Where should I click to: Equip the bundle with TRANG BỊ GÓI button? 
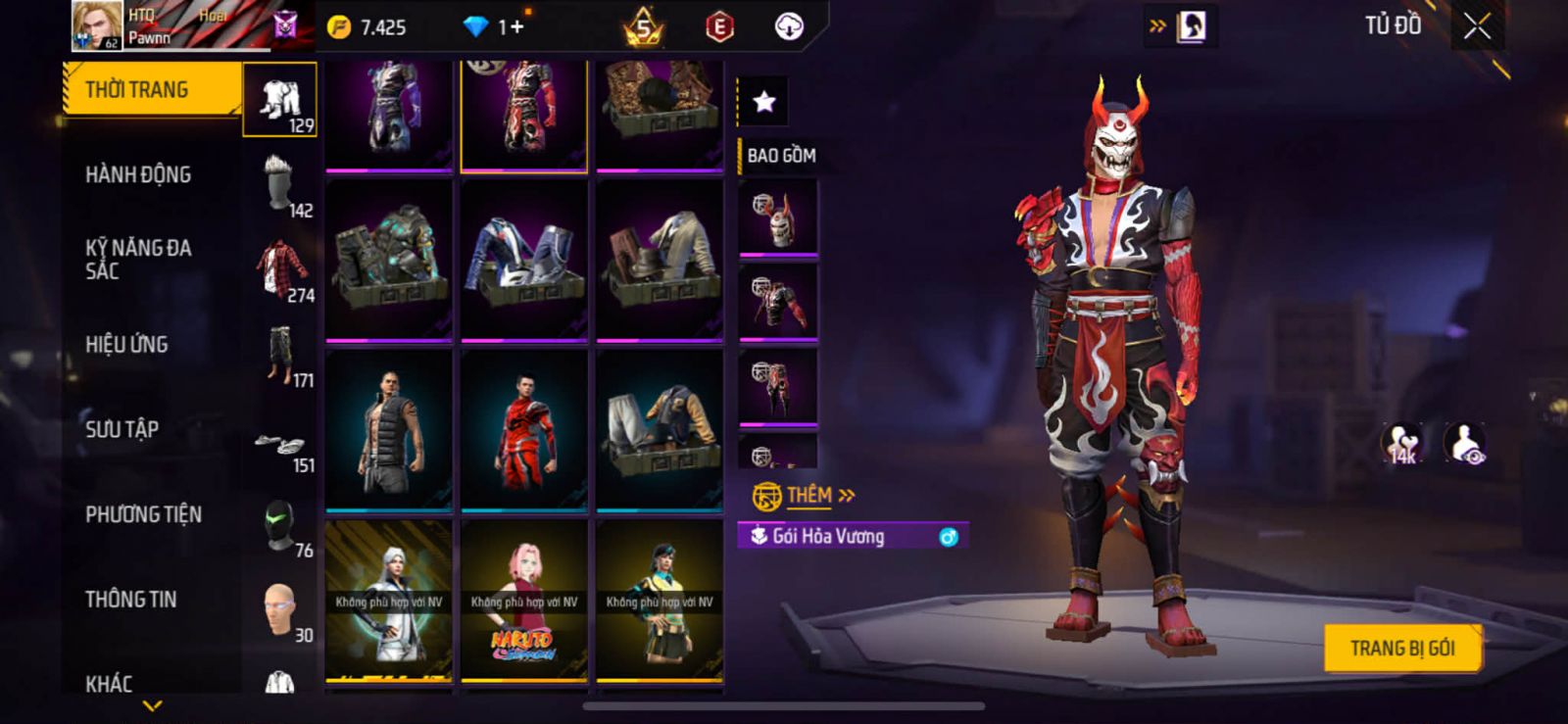tap(1401, 648)
